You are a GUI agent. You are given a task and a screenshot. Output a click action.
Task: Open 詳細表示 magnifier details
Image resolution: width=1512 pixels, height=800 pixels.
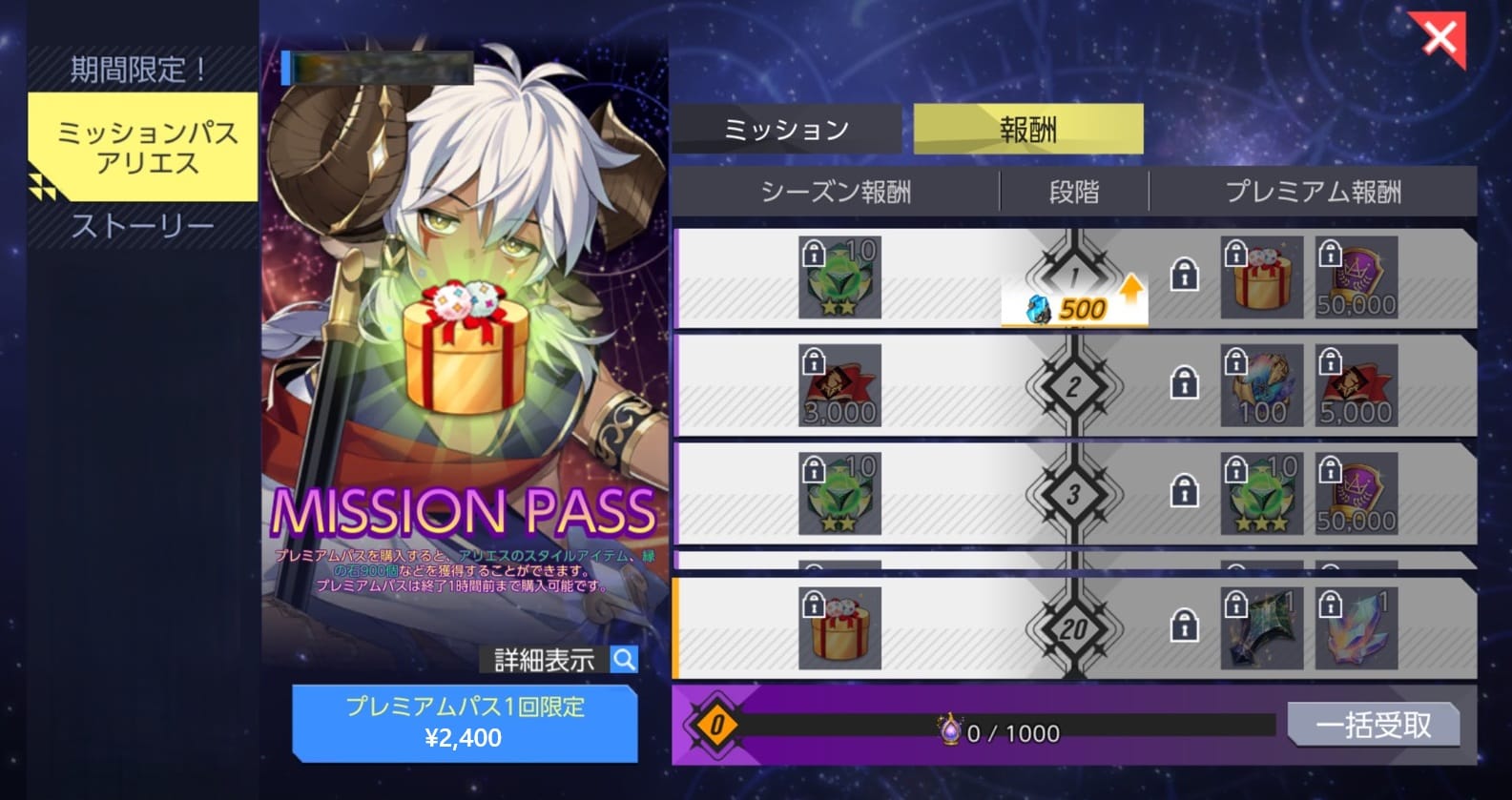click(624, 659)
